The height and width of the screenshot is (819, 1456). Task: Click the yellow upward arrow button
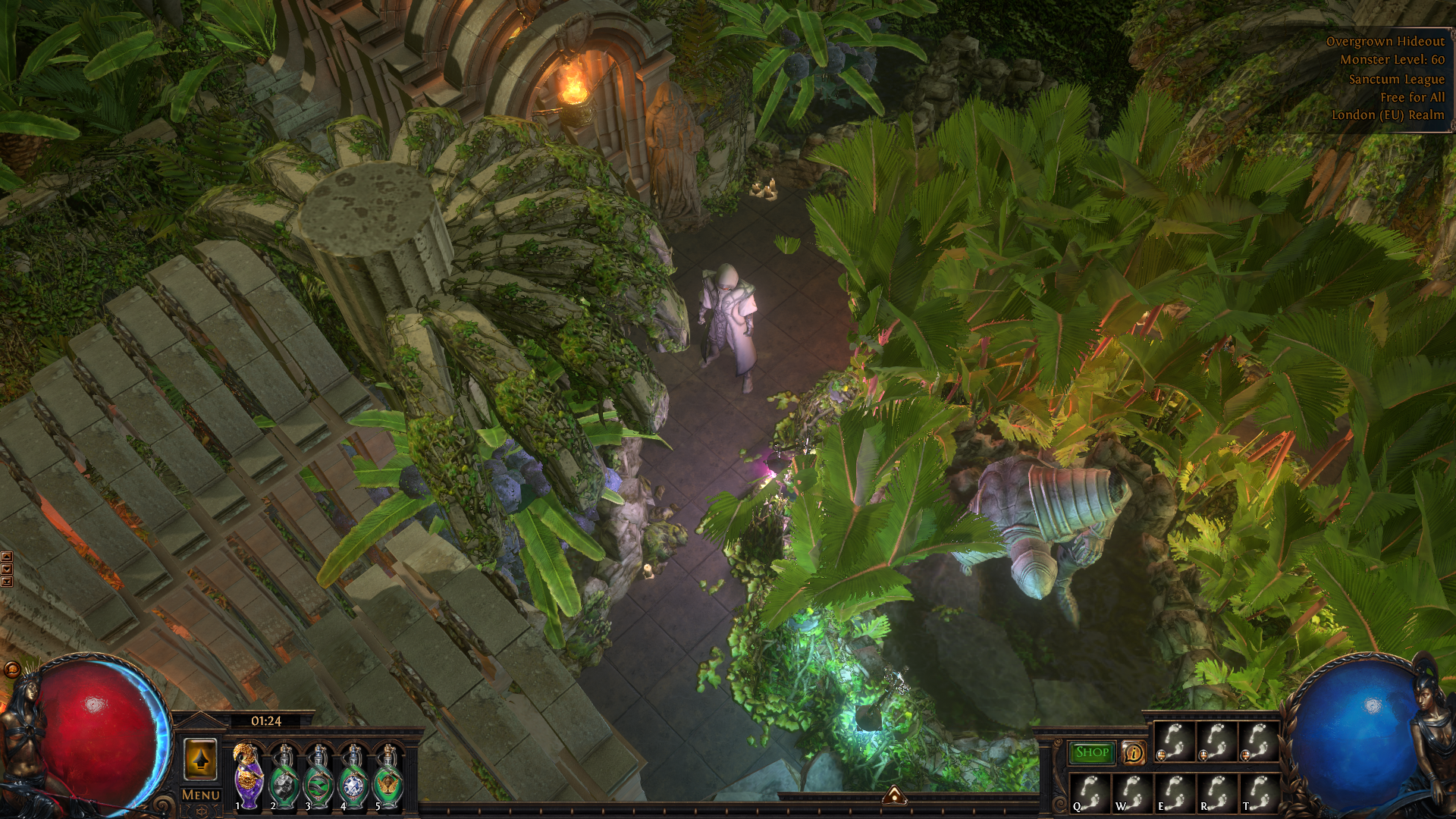pos(201,759)
